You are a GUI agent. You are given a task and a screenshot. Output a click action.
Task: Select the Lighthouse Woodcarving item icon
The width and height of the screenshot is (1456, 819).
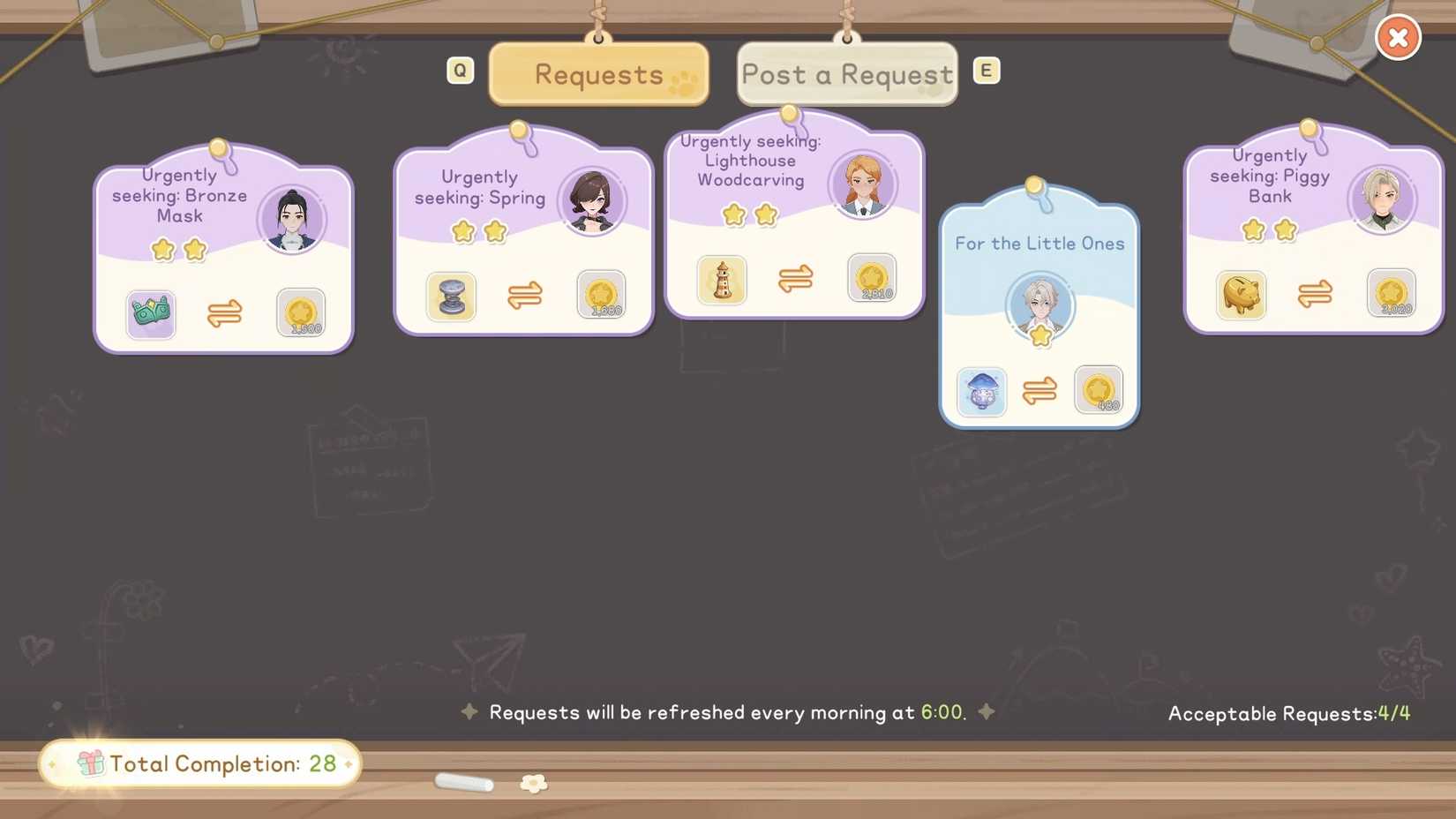click(722, 280)
